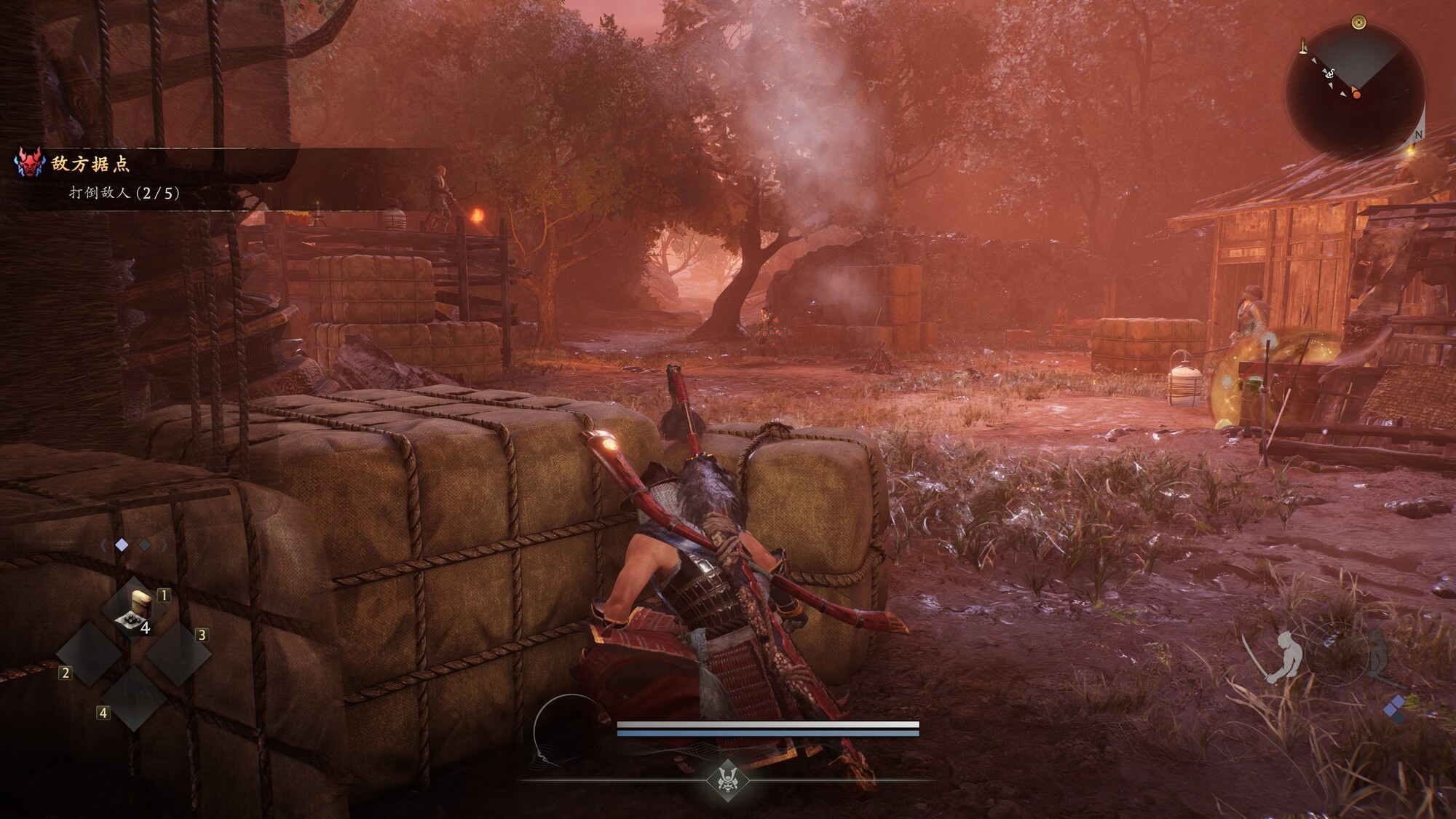
Task: Select the samurai helmet emblem below the health bar
Action: 727,778
